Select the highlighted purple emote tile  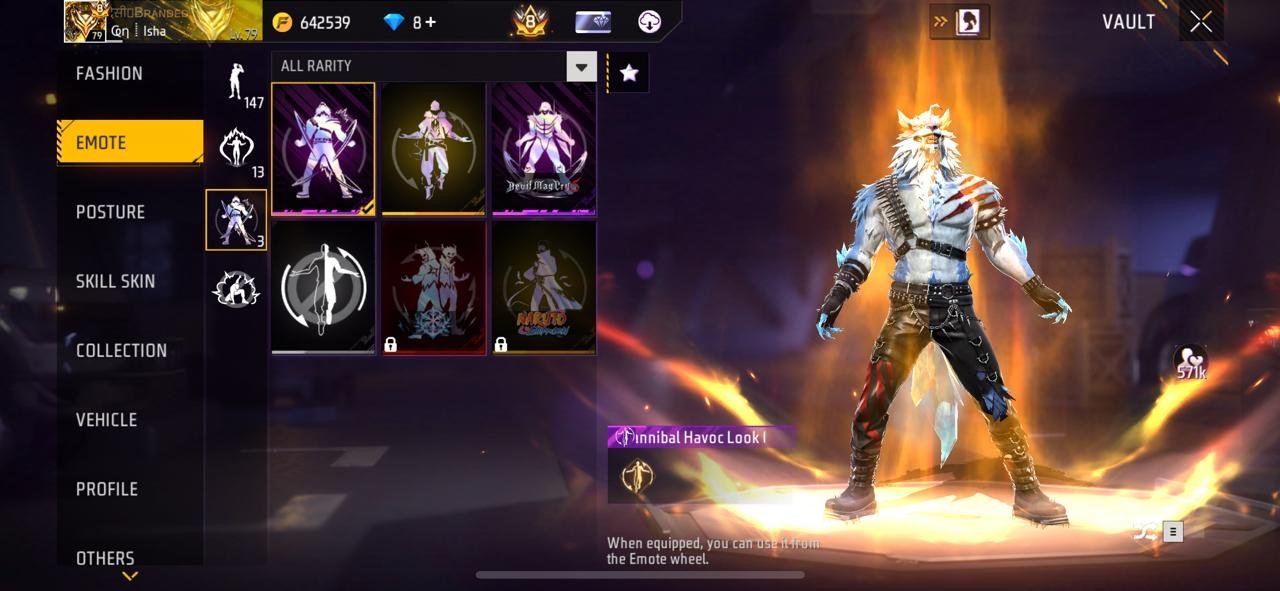(x=323, y=148)
